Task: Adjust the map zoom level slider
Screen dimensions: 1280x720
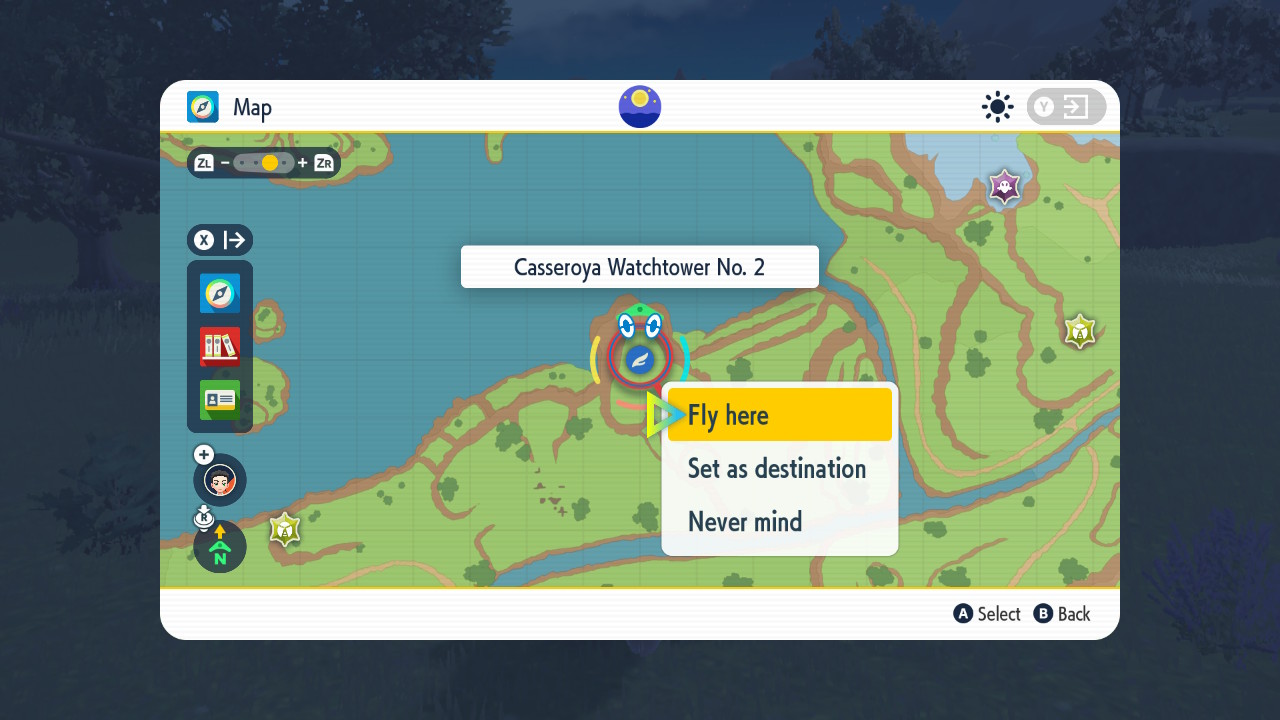Action: click(265, 162)
